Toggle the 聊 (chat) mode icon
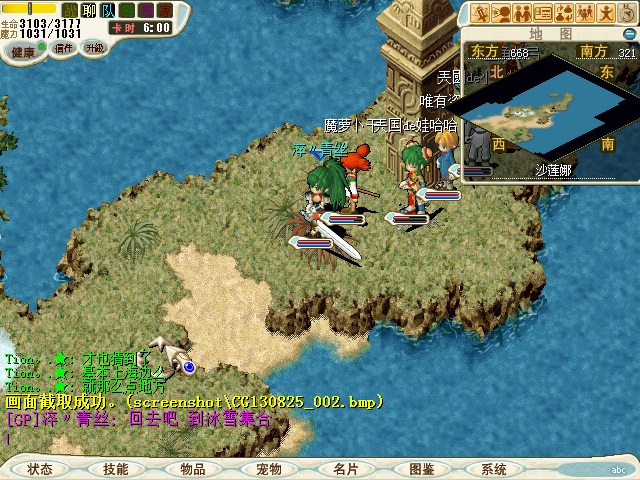The image size is (640, 480). tap(89, 10)
